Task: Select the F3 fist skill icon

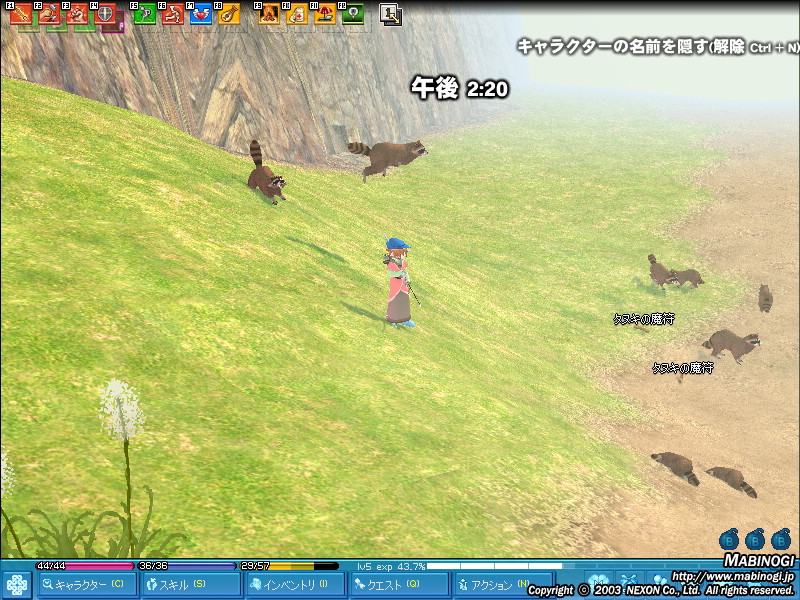Action: (x=77, y=14)
